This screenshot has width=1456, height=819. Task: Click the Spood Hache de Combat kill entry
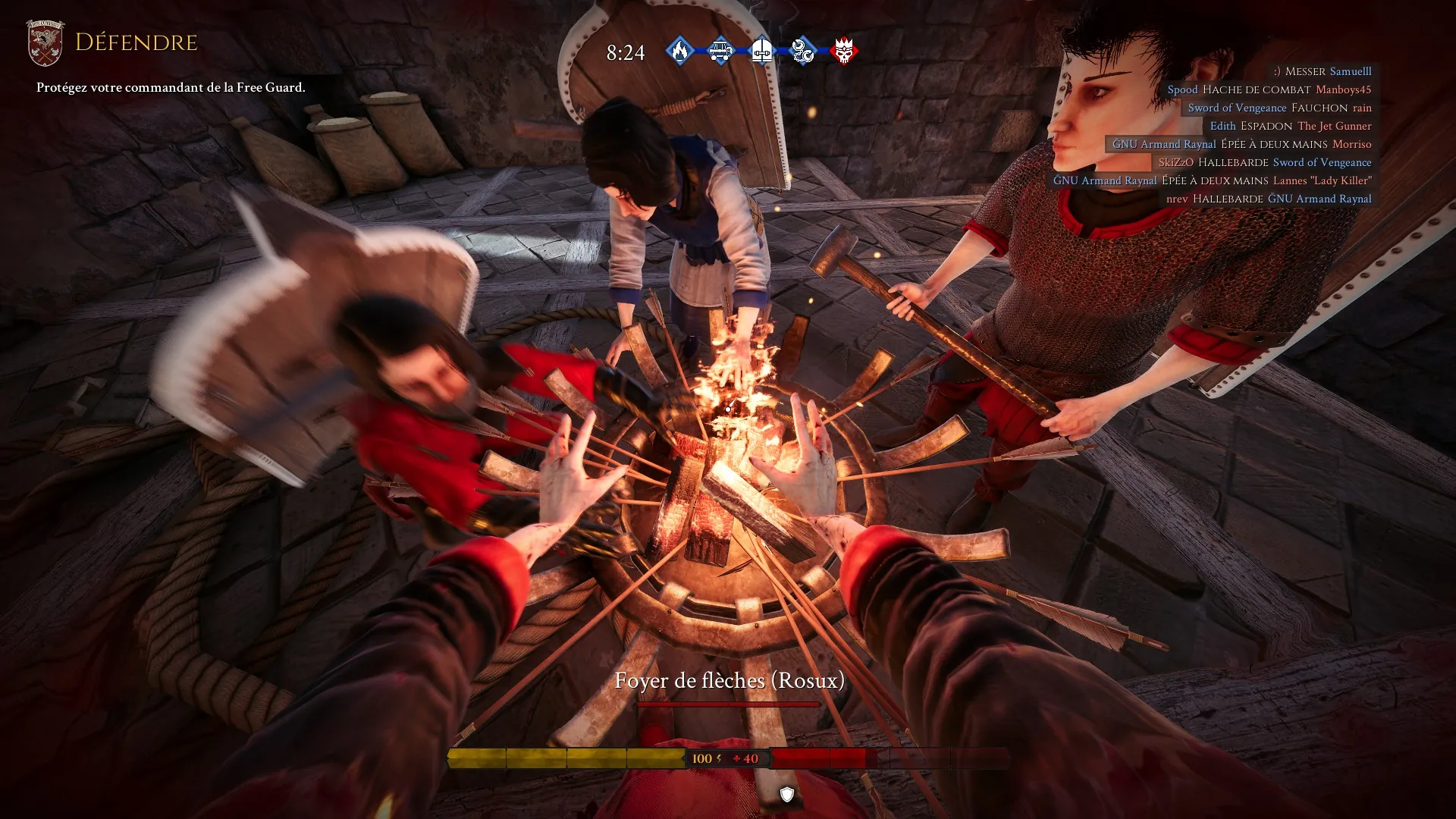click(1269, 89)
